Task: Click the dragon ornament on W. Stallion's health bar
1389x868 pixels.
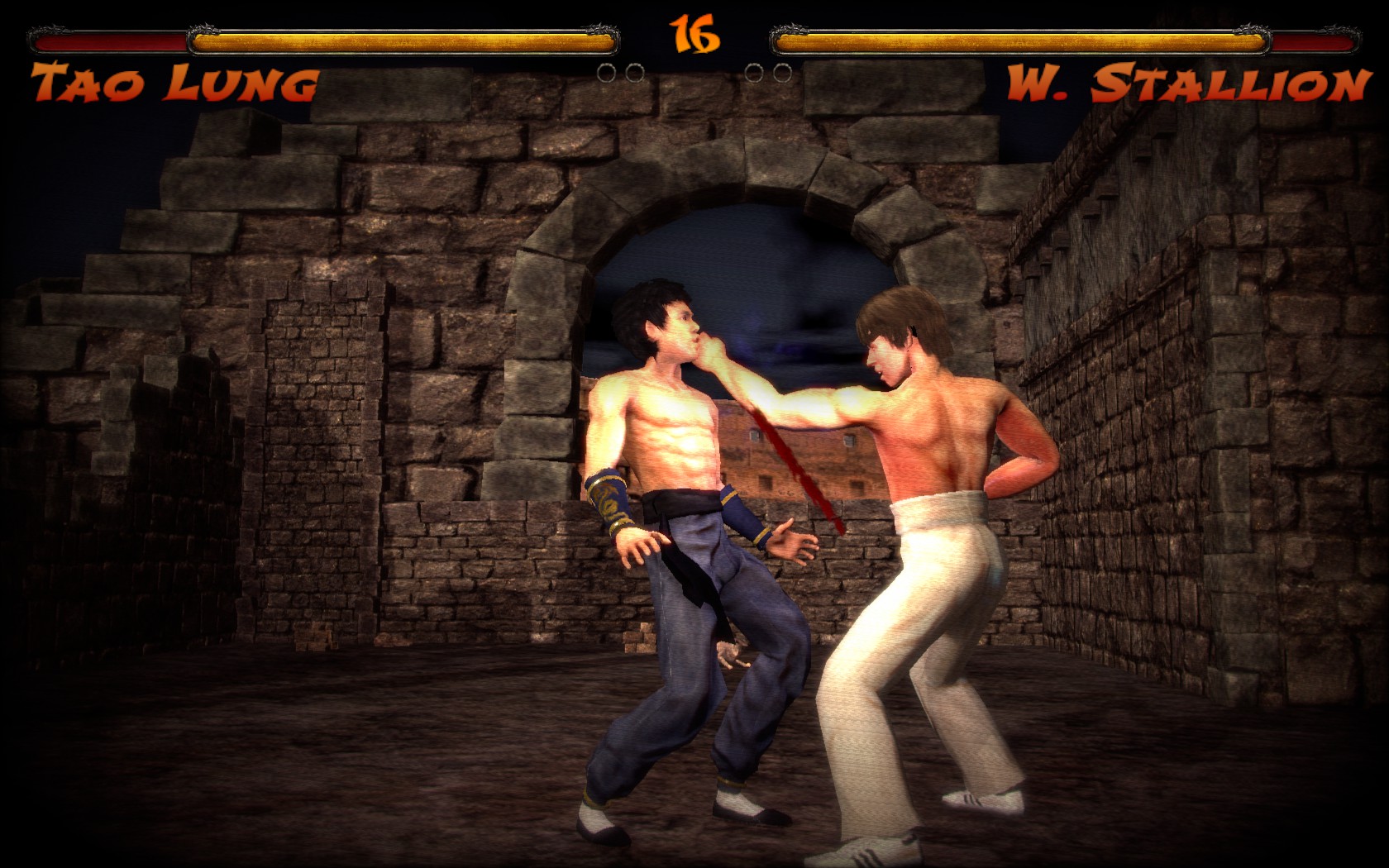Action: (x=1253, y=30)
